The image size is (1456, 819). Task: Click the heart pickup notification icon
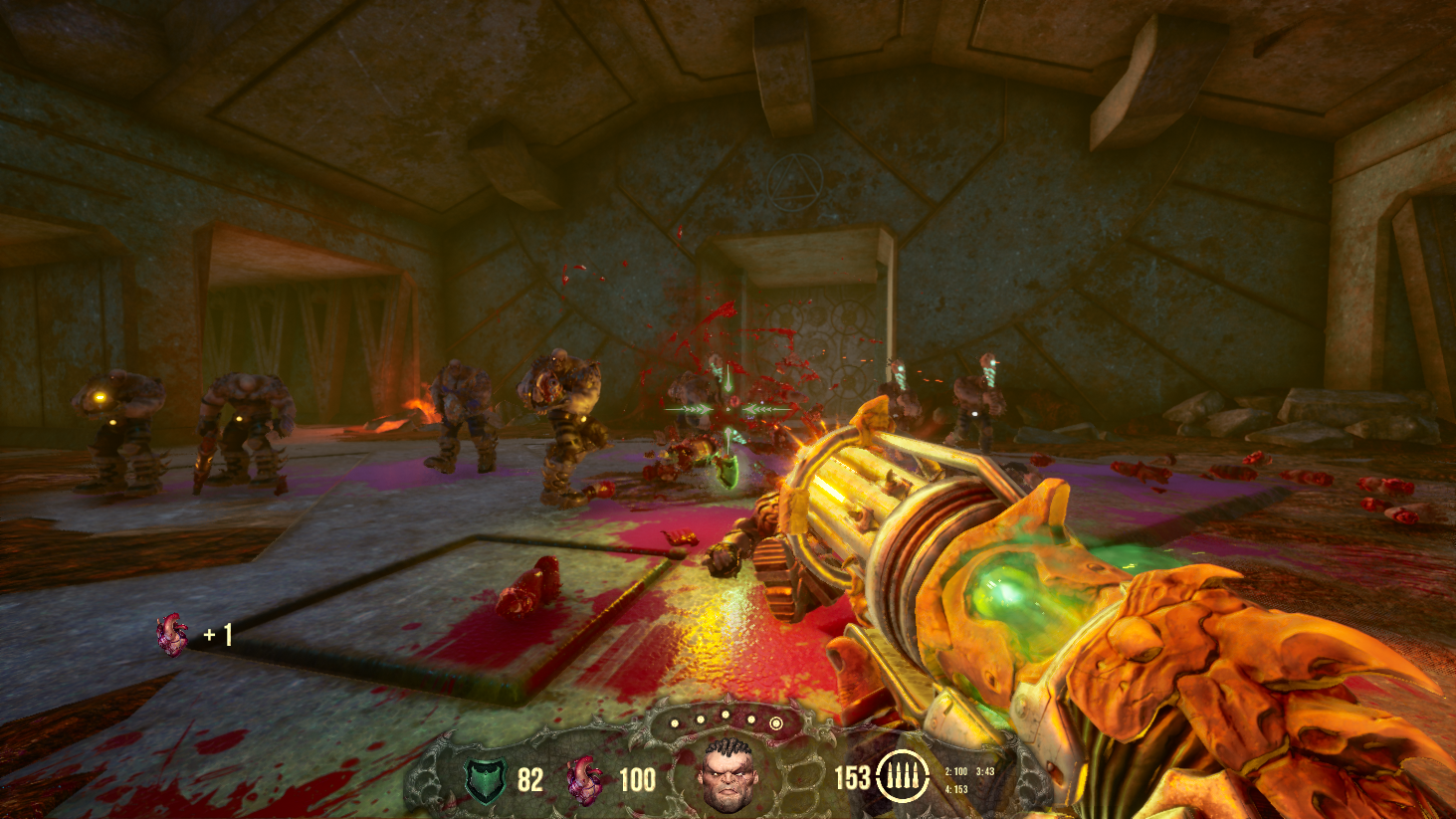click(172, 634)
